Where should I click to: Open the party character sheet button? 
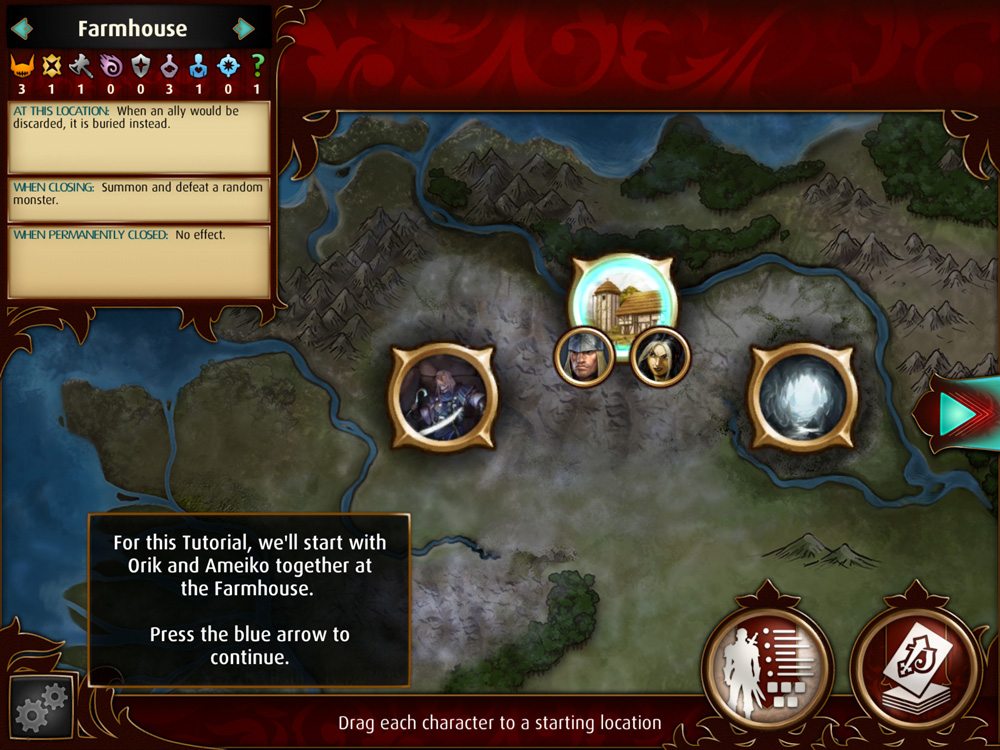(x=767, y=664)
